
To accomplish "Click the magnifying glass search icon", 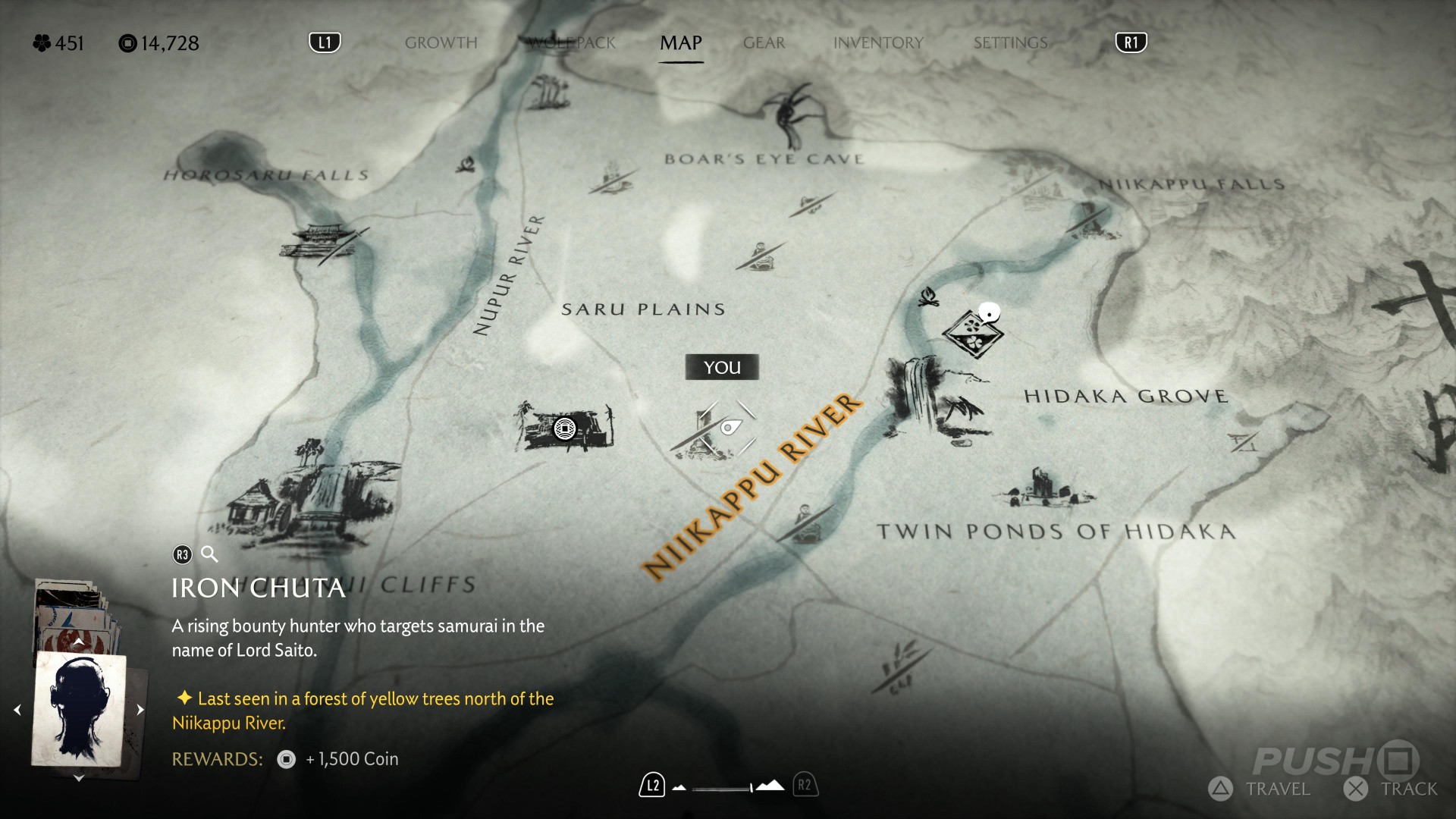I will (210, 554).
